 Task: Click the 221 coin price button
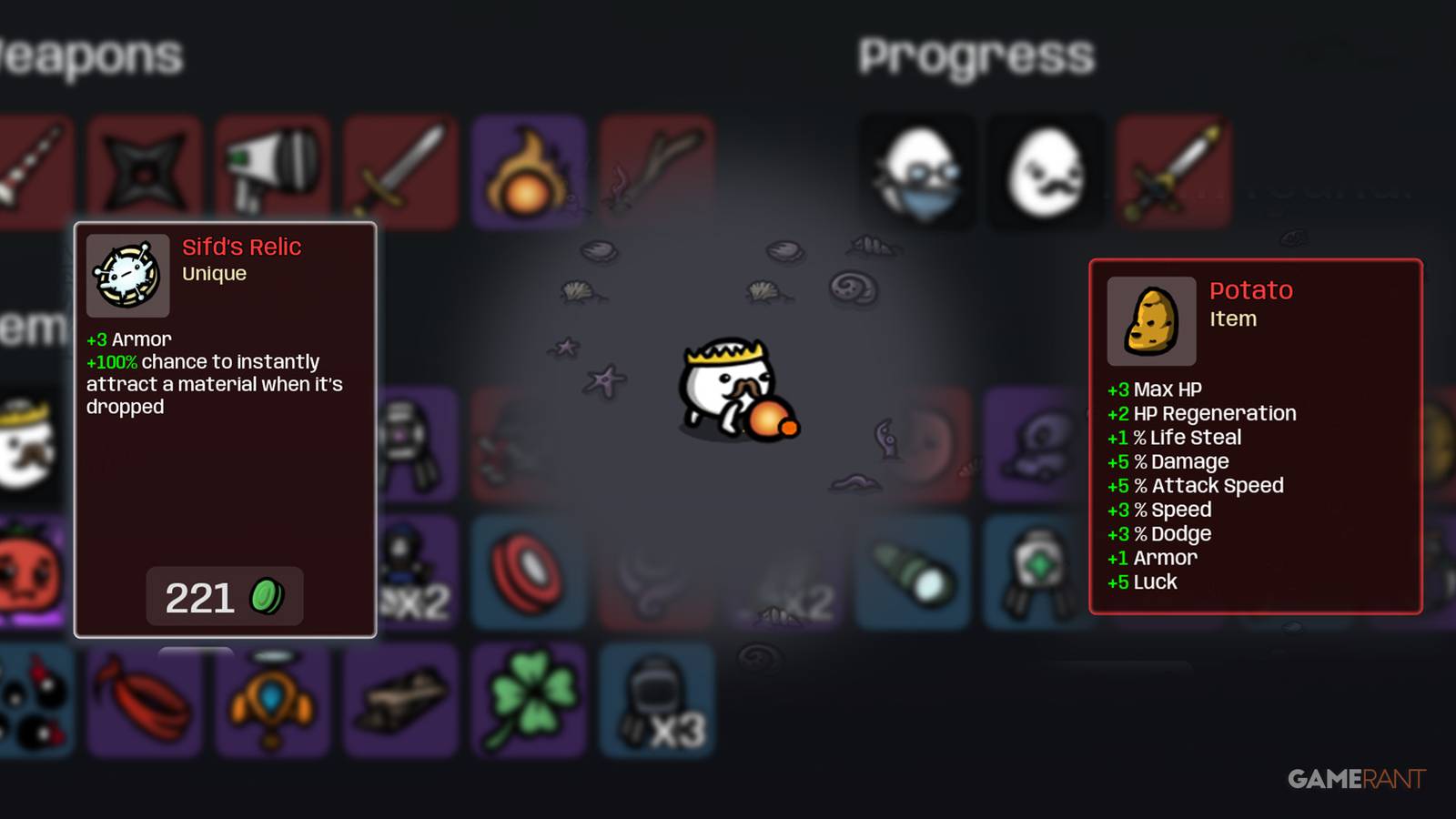click(224, 597)
